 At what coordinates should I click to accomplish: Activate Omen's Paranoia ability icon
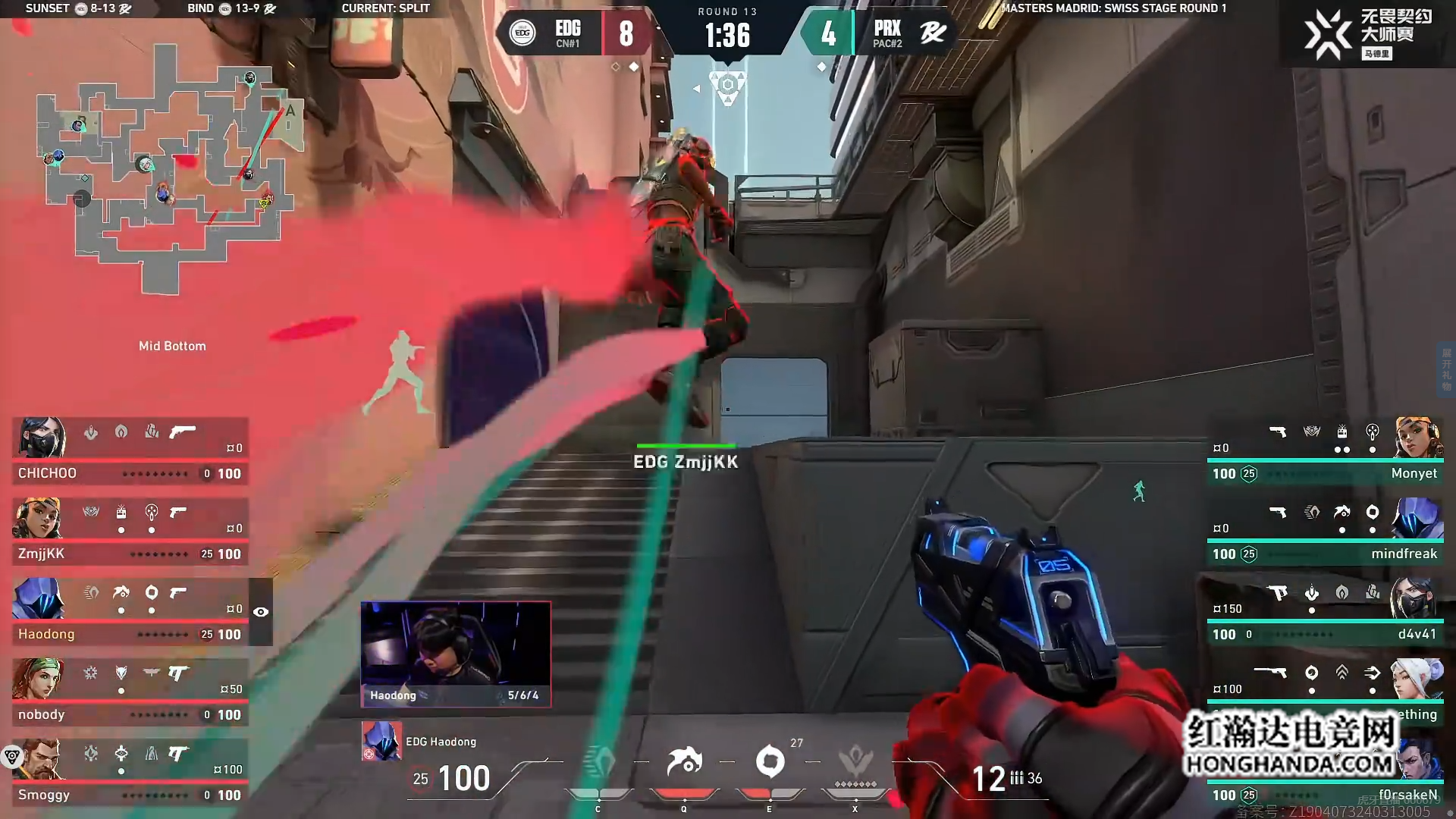point(684,761)
